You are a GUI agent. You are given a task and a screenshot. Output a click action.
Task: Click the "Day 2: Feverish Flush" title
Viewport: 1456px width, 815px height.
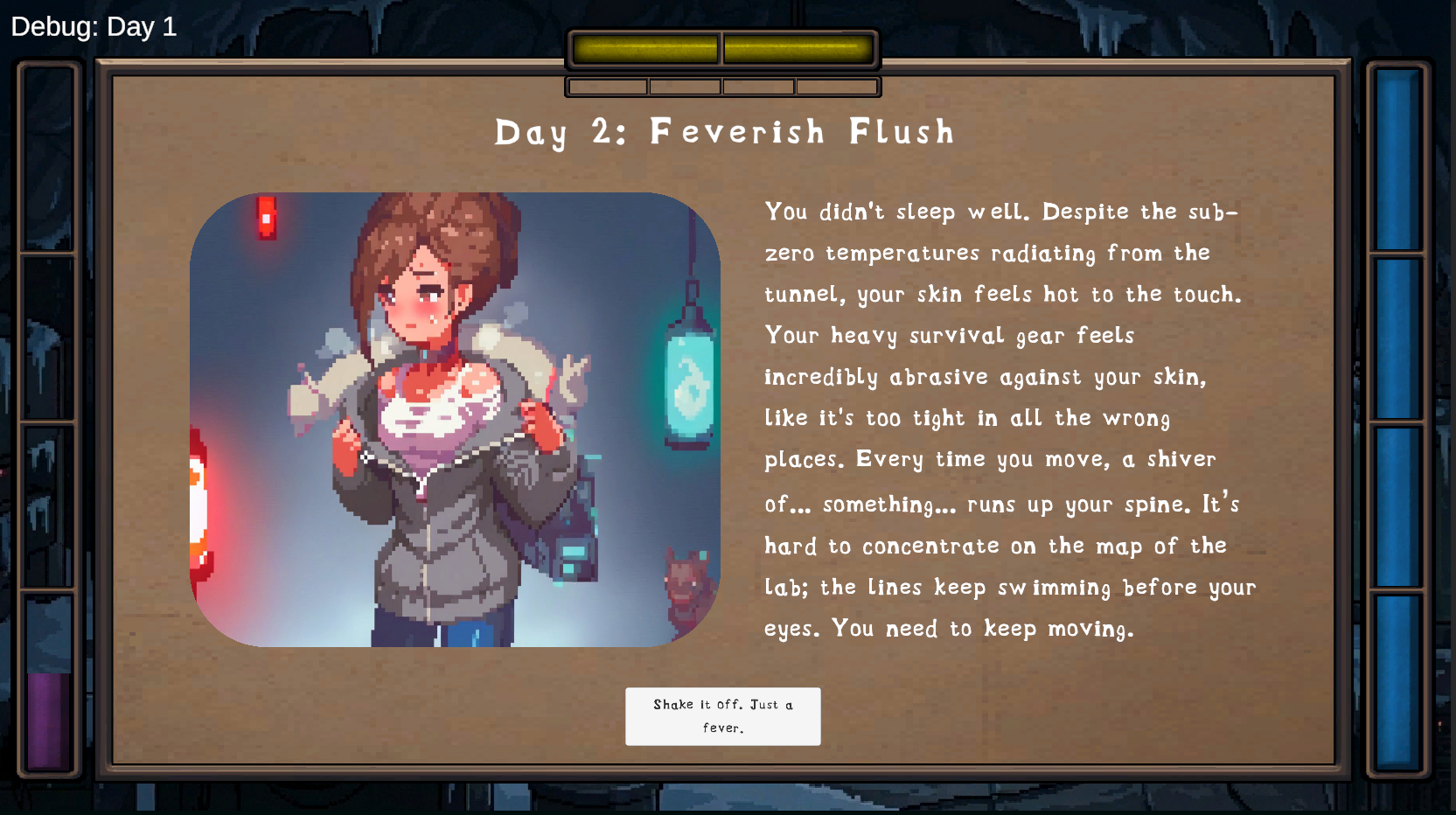coord(724,133)
